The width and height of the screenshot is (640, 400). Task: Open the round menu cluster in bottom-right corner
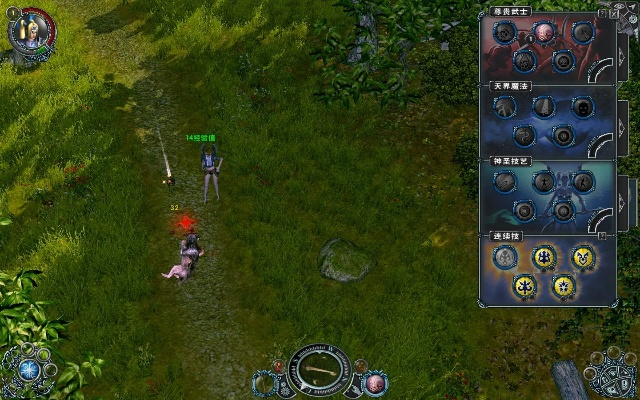[x=608, y=372]
